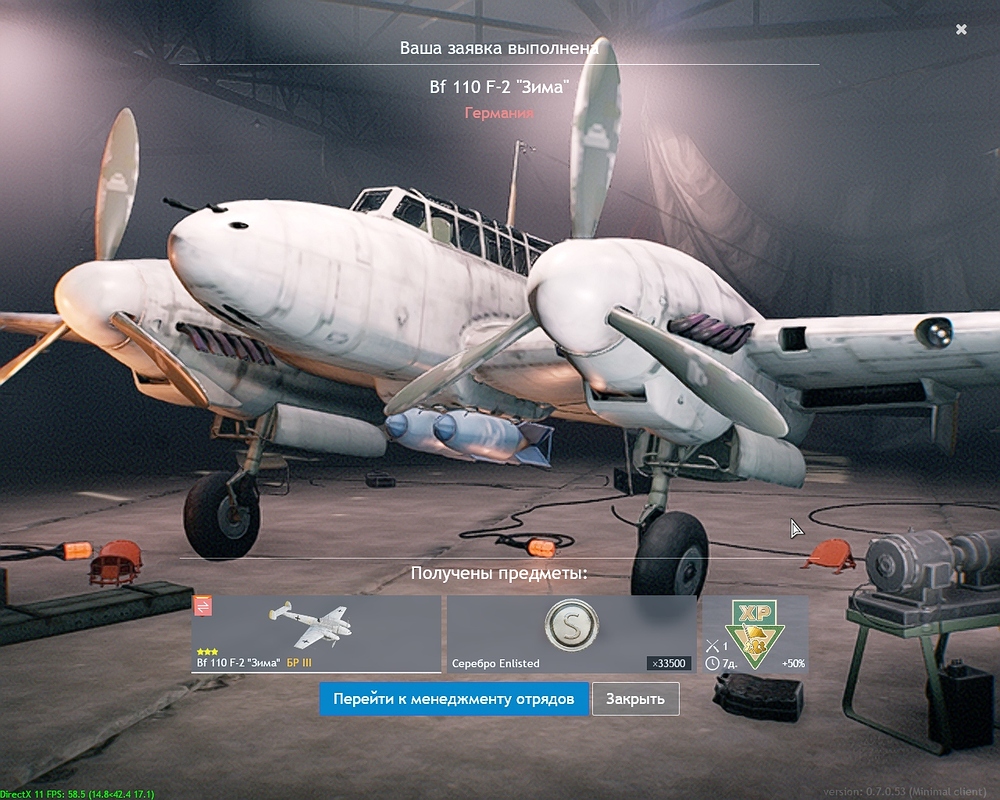Click the Закрыть button

635,699
